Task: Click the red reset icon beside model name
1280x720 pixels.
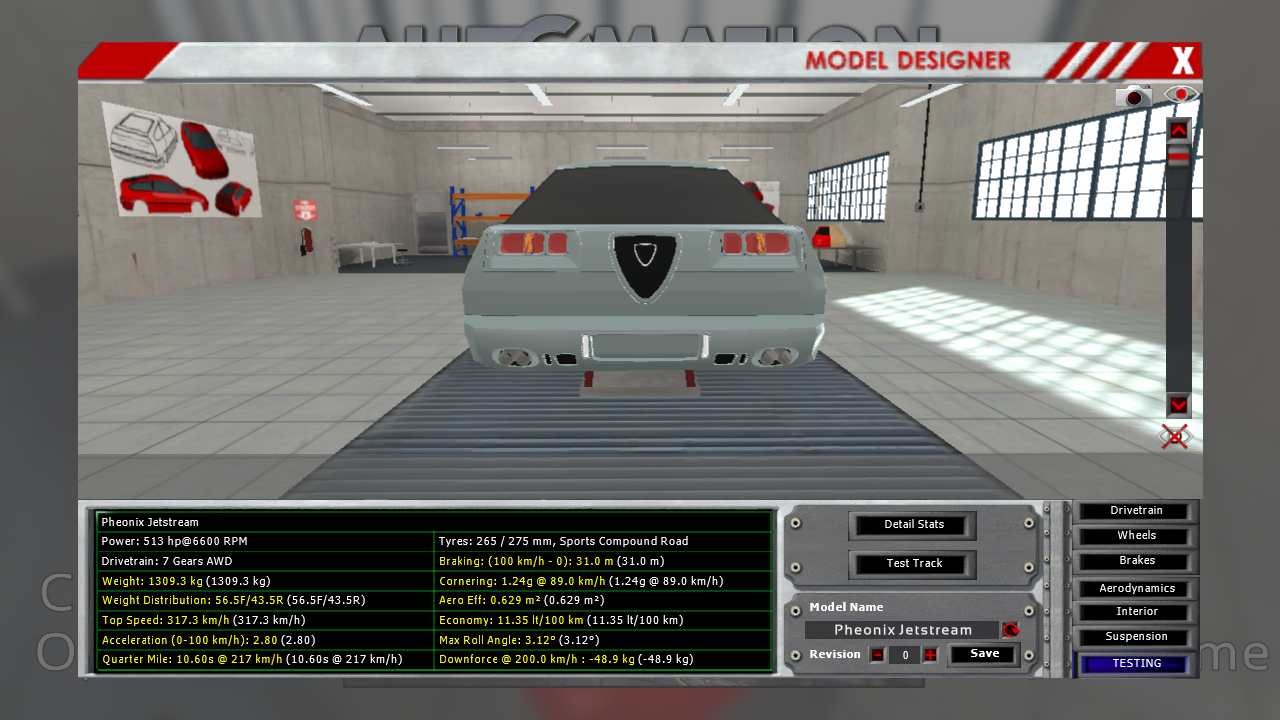Action: [1011, 630]
